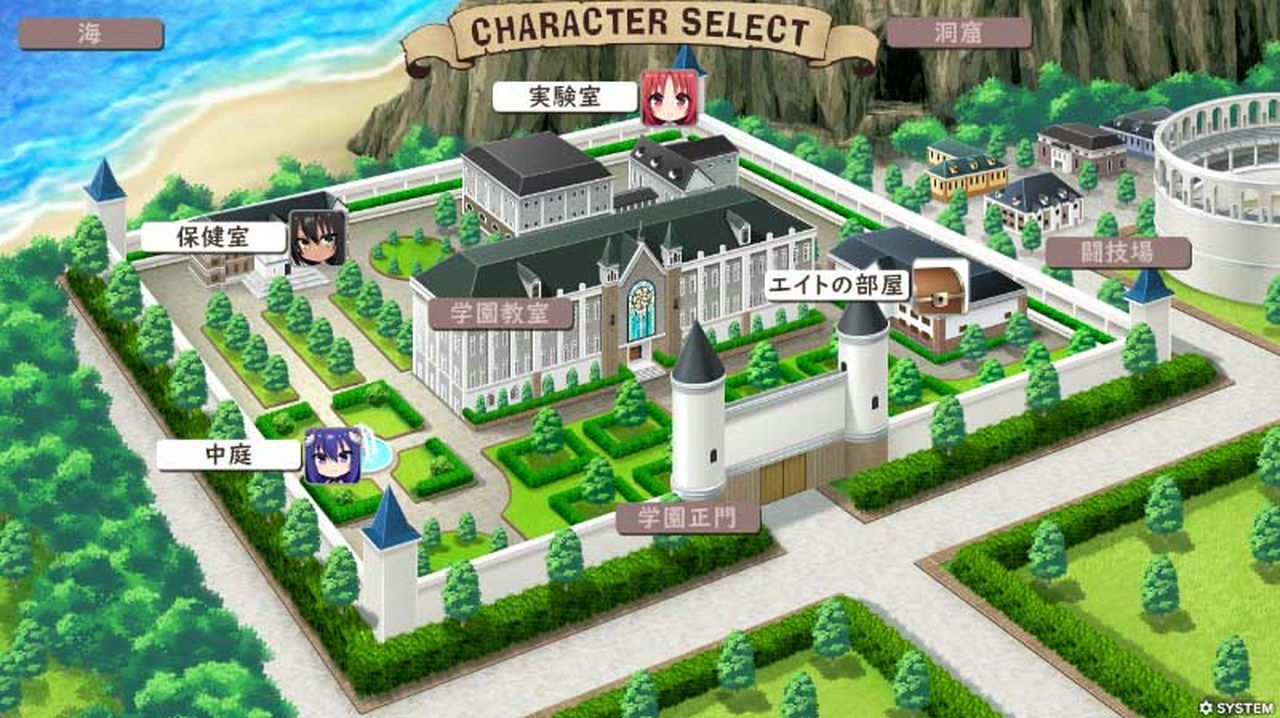Enter エイトの部屋 room

click(836, 286)
